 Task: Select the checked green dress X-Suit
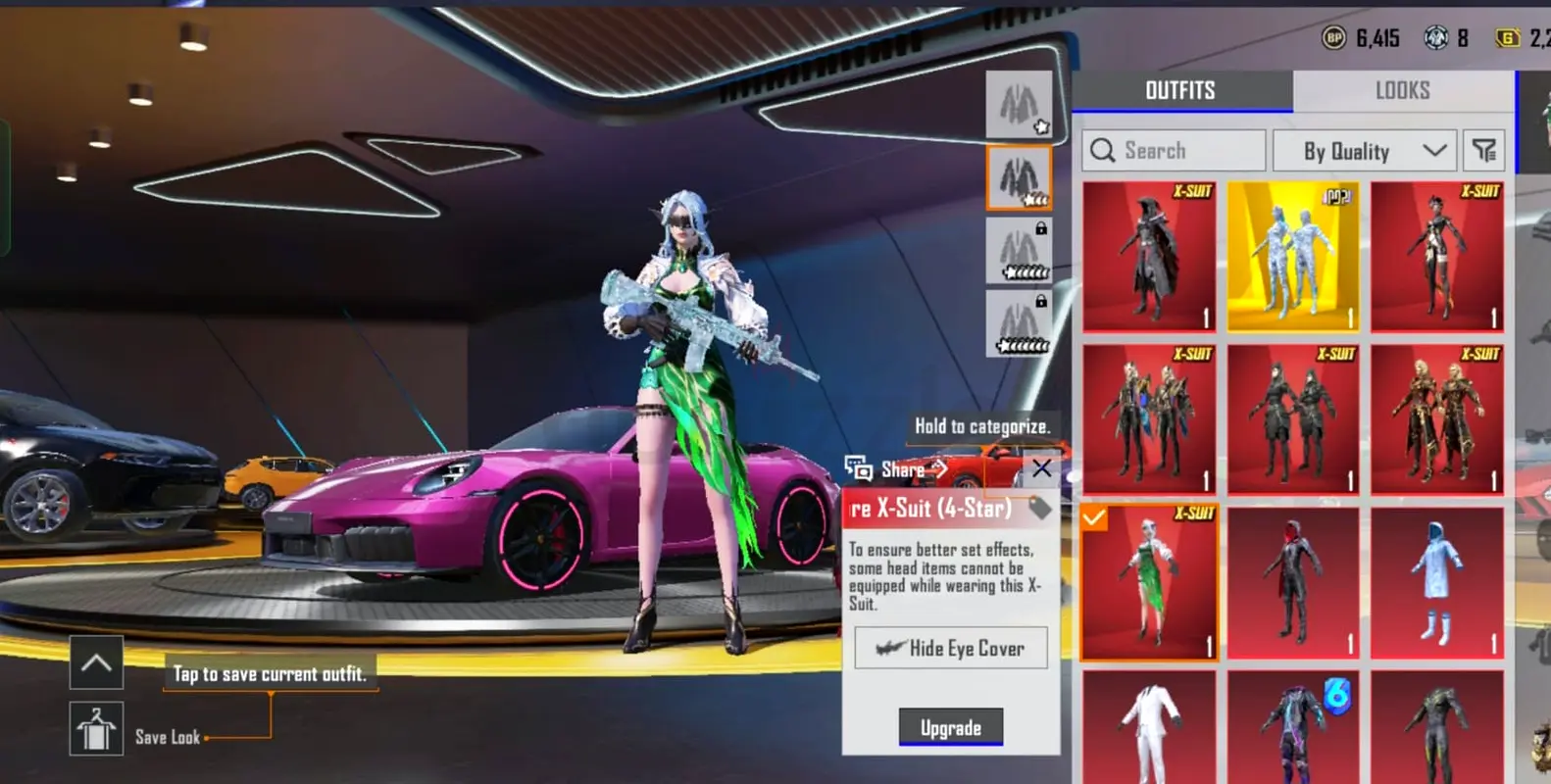(x=1149, y=583)
